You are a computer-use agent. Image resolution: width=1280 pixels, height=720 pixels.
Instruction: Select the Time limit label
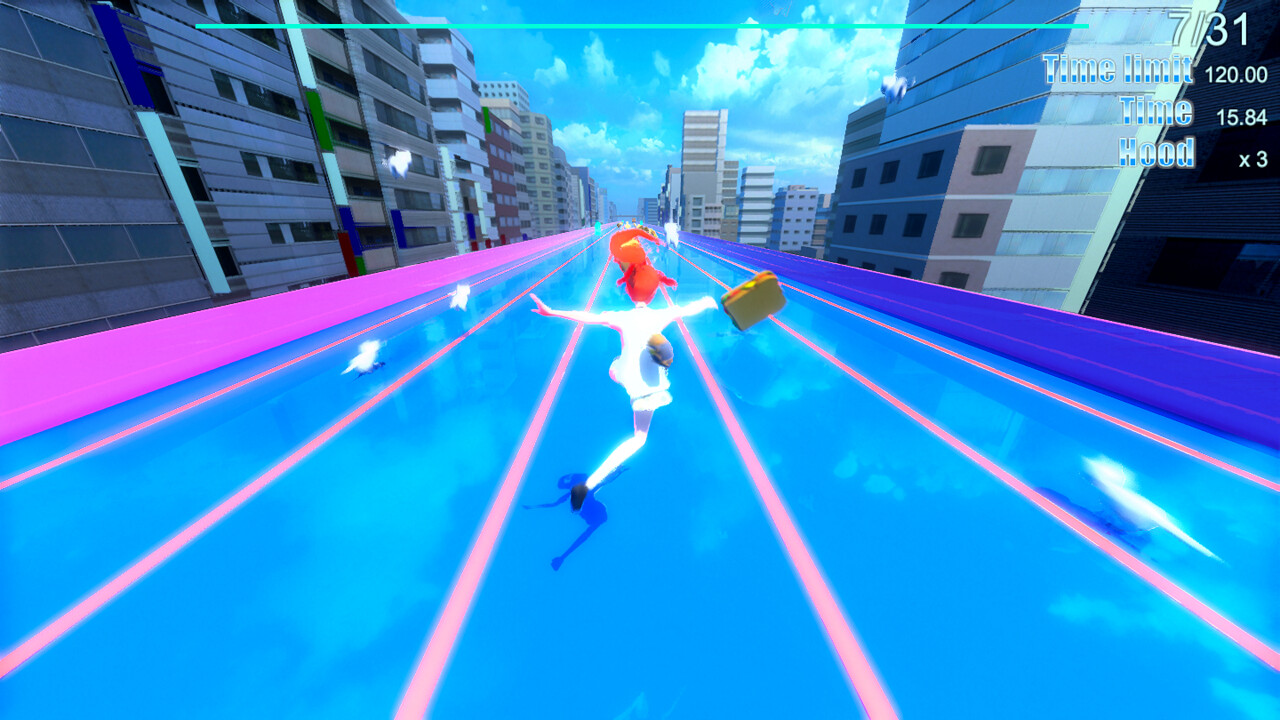point(1116,70)
